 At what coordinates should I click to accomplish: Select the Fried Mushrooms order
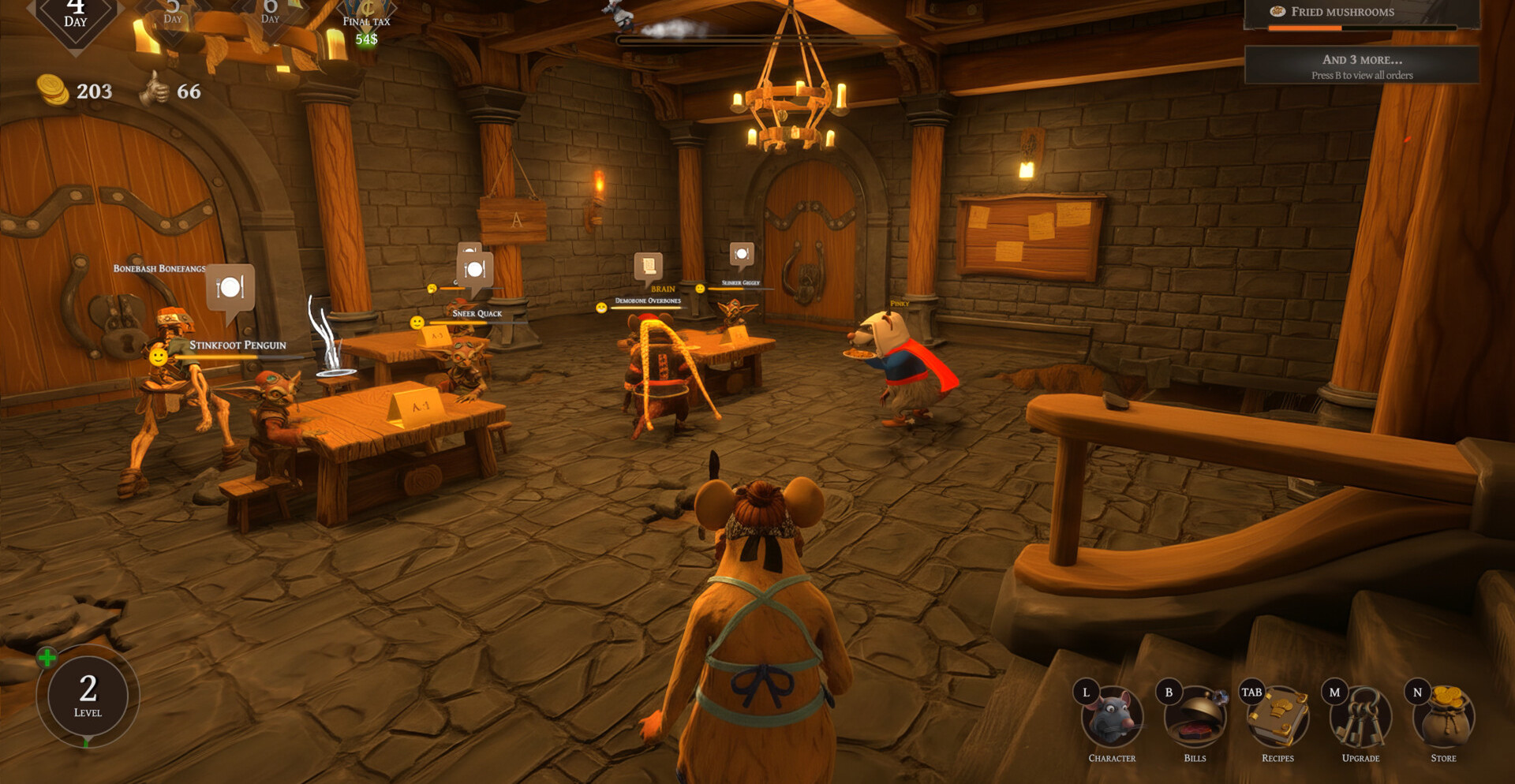coord(1361,13)
